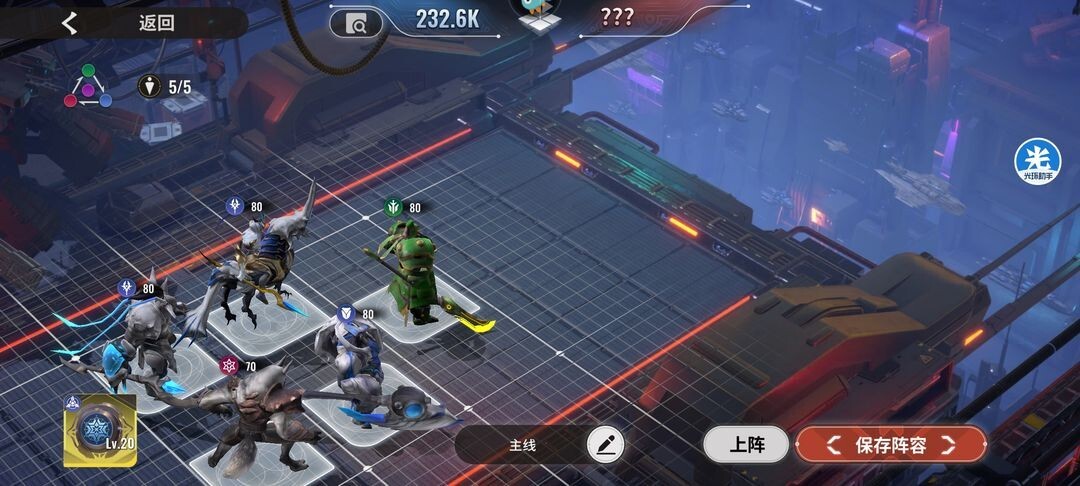Tap the 5/5 deployed hero counter
Viewport: 1080px width, 486px height.
pyautogui.click(x=166, y=87)
